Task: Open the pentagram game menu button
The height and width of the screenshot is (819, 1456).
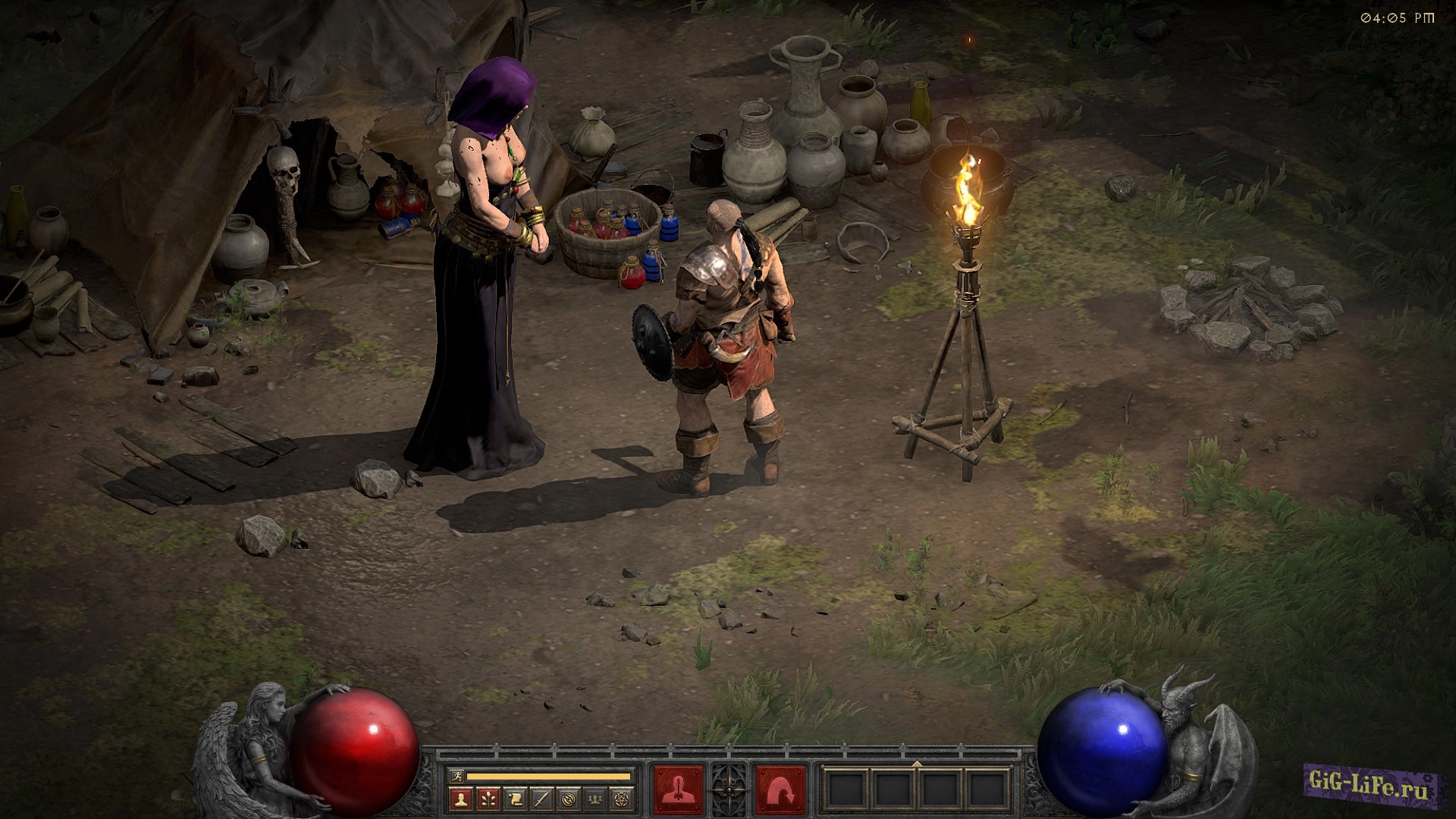Action: click(622, 799)
